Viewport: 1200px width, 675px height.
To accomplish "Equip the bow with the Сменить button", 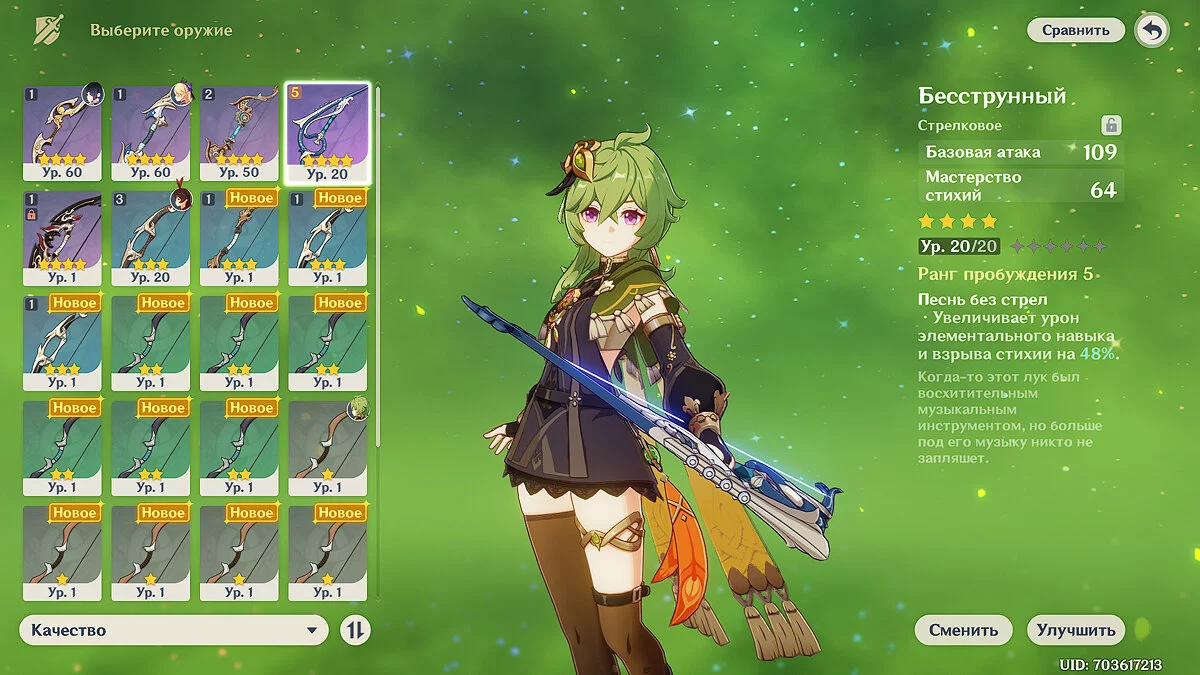I will pos(963,630).
